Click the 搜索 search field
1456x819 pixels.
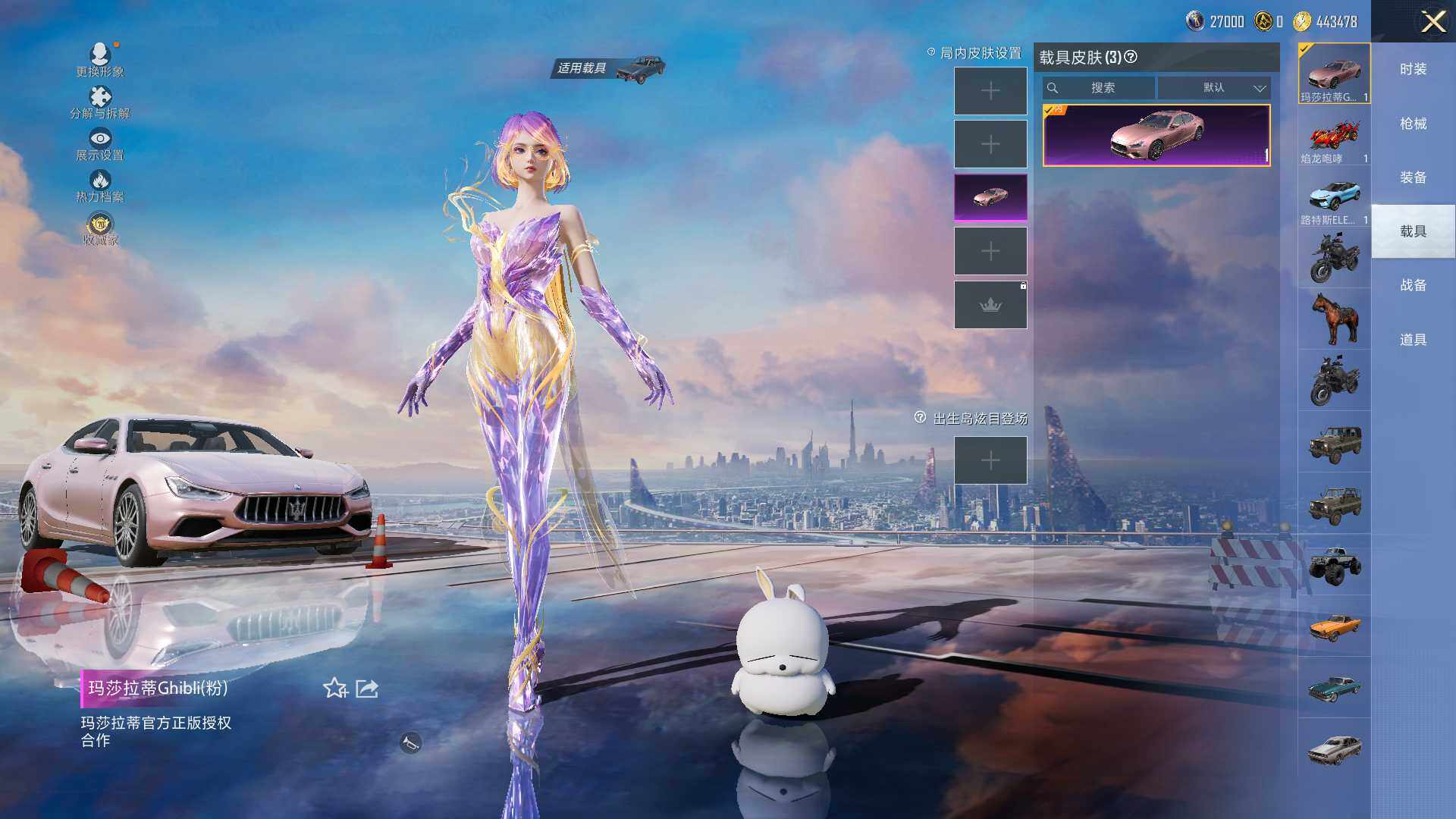(1101, 88)
